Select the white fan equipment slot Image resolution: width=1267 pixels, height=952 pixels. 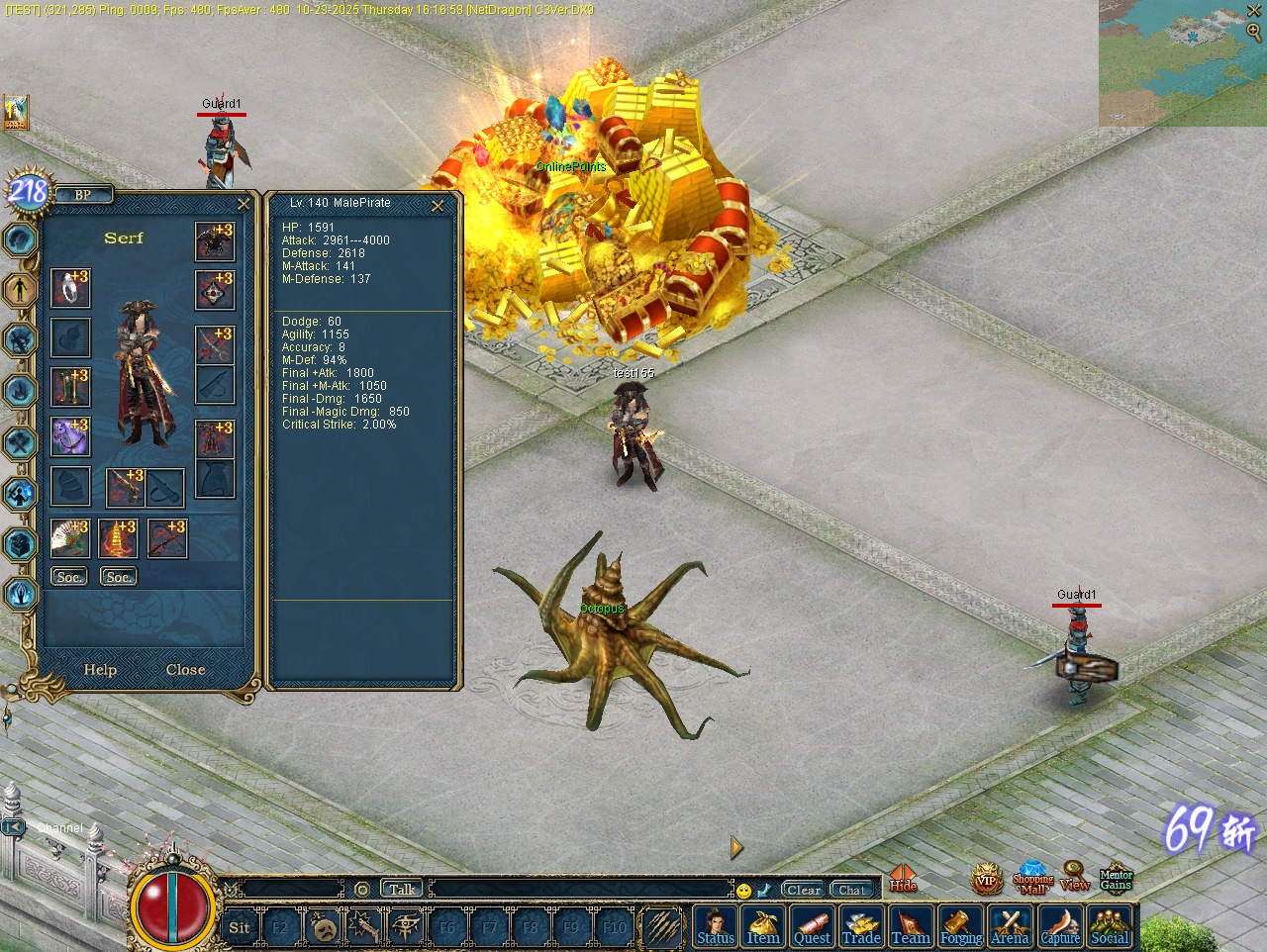(x=70, y=539)
